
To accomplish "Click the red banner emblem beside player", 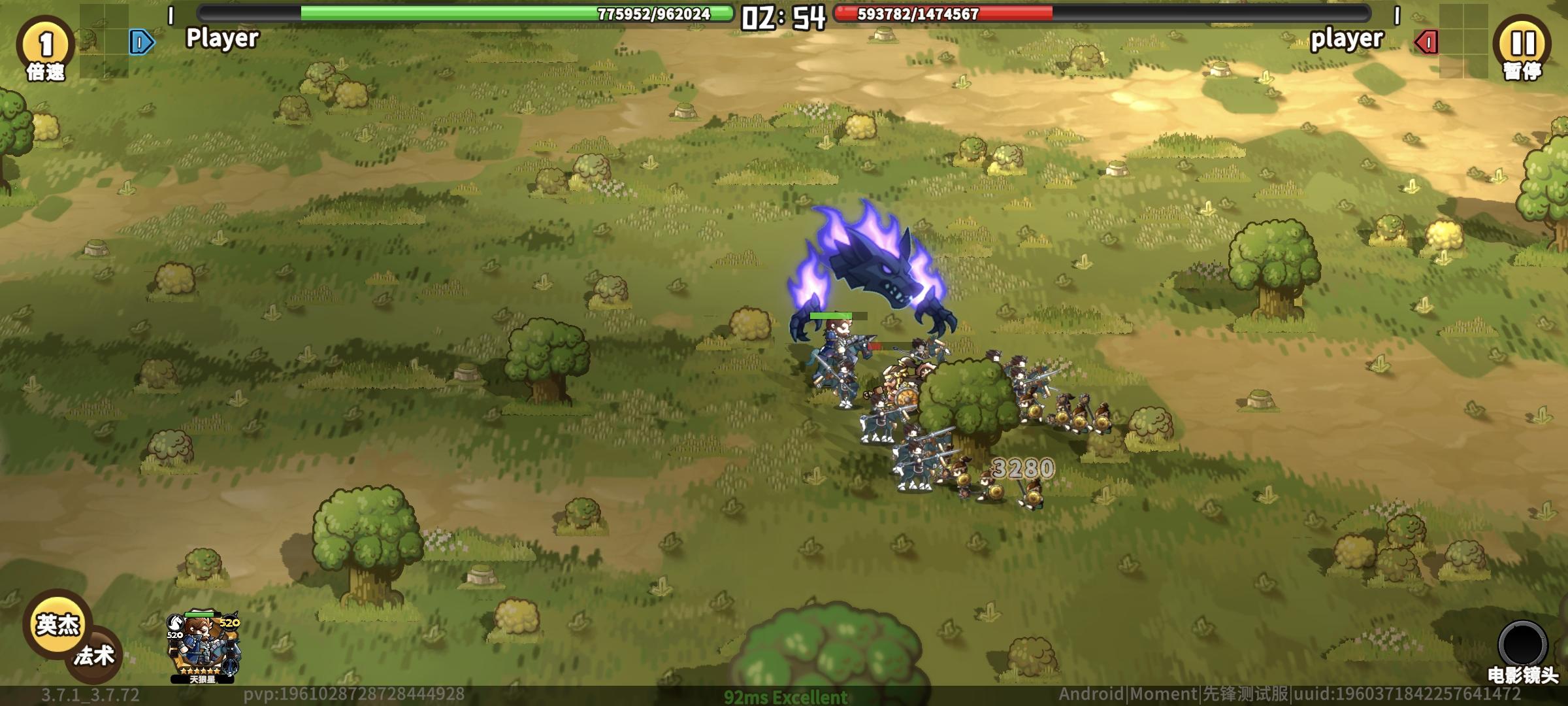I will click(1426, 41).
